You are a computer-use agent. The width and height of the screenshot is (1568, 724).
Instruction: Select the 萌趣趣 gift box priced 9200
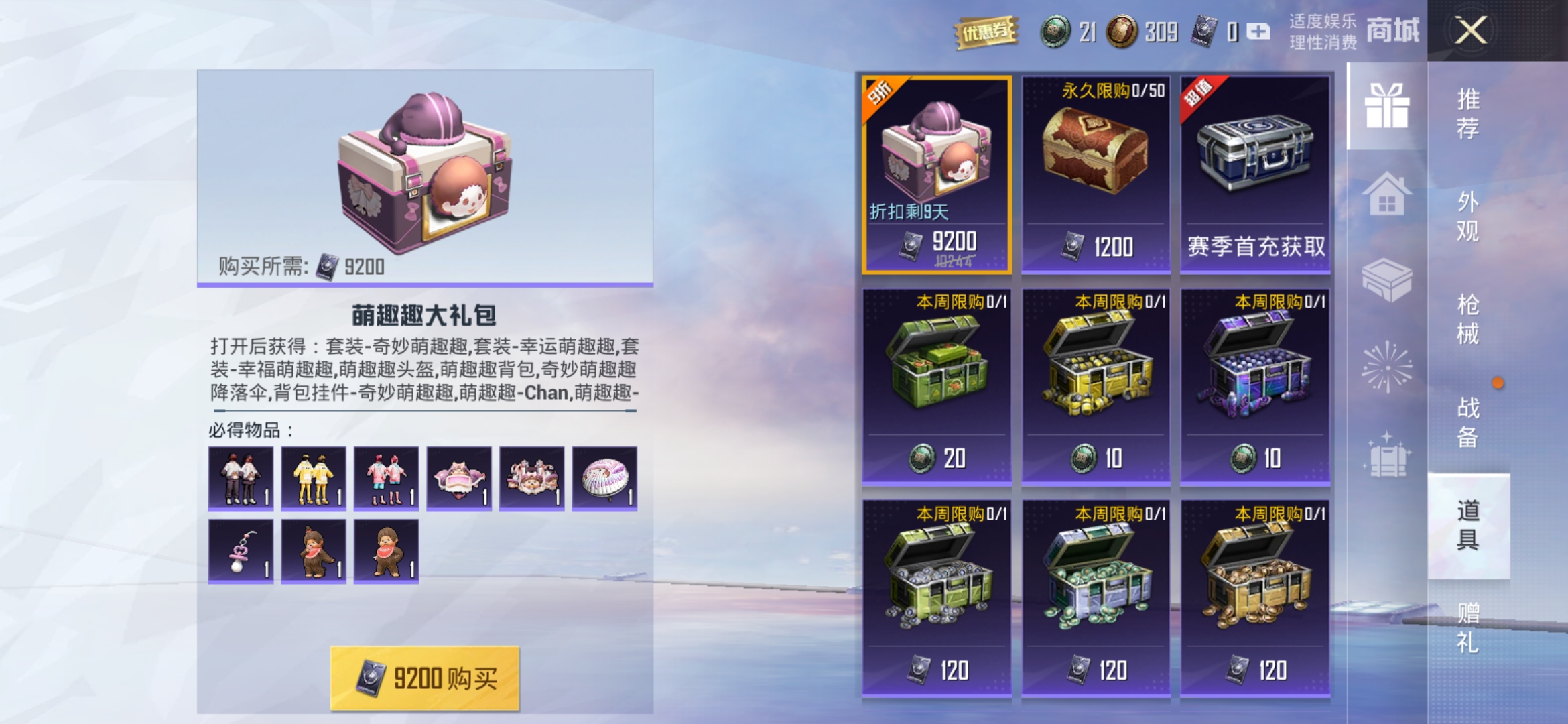tap(937, 174)
